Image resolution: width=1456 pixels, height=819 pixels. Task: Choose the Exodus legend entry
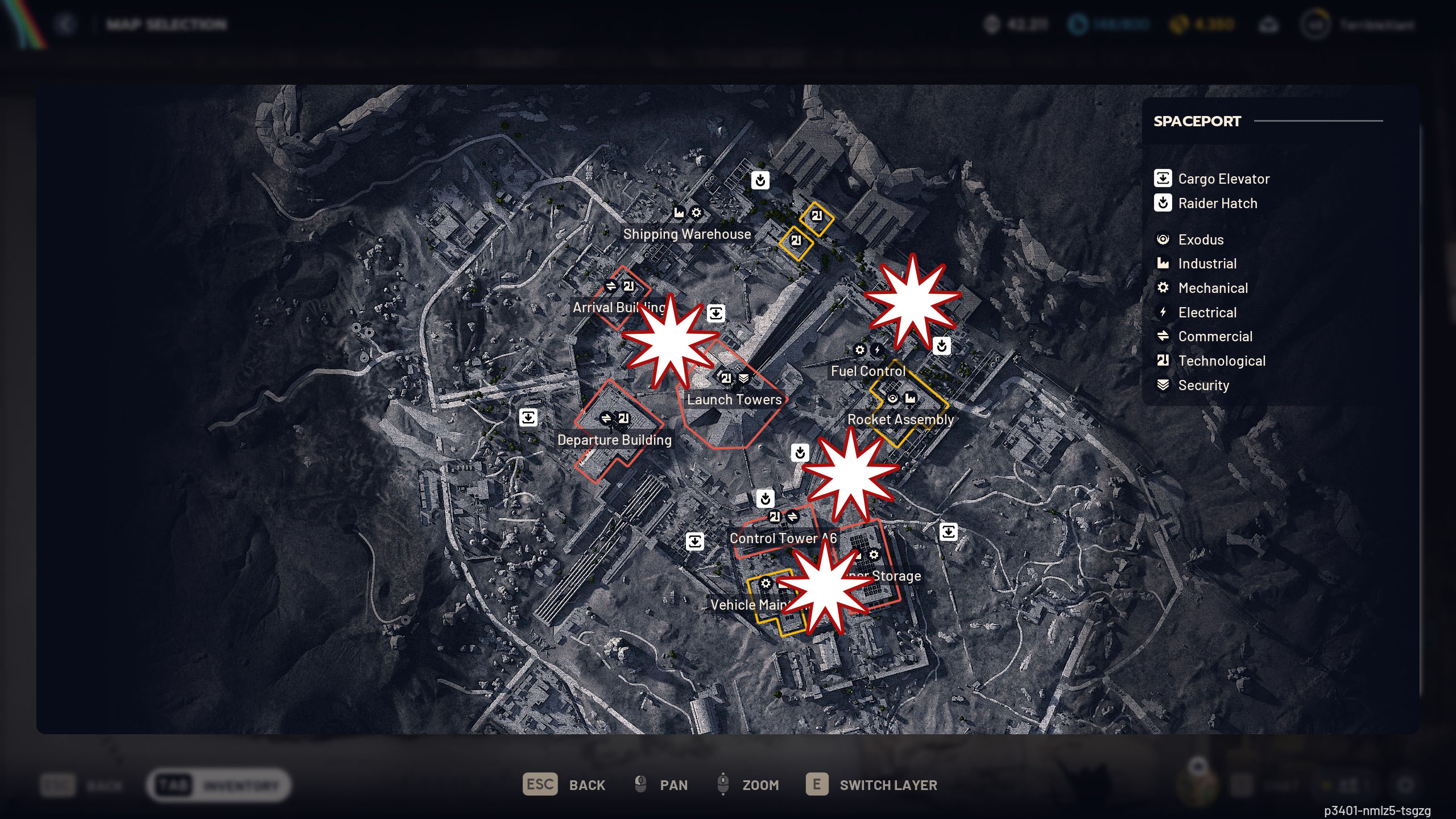[x=1200, y=239]
